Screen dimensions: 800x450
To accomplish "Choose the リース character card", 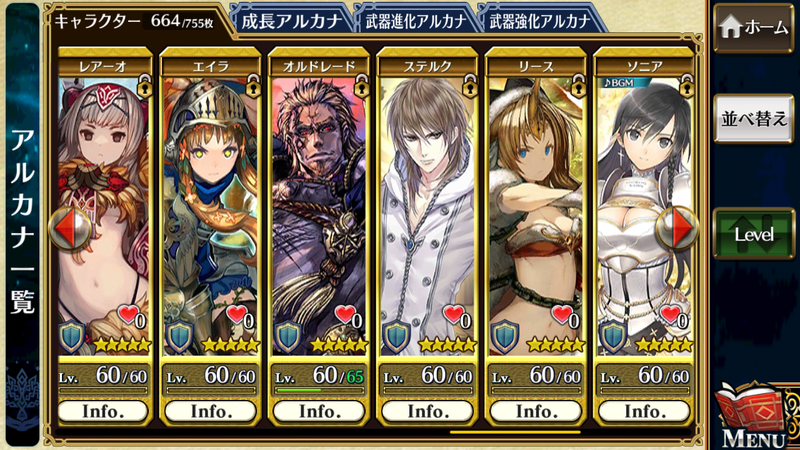I will (x=533, y=200).
